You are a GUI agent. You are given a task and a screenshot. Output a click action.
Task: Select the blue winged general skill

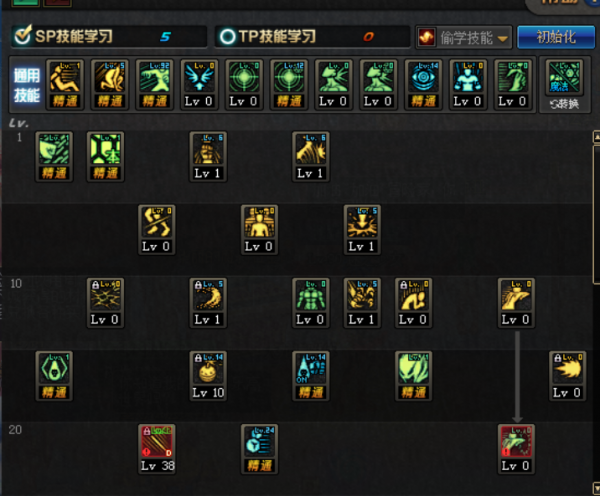197,82
